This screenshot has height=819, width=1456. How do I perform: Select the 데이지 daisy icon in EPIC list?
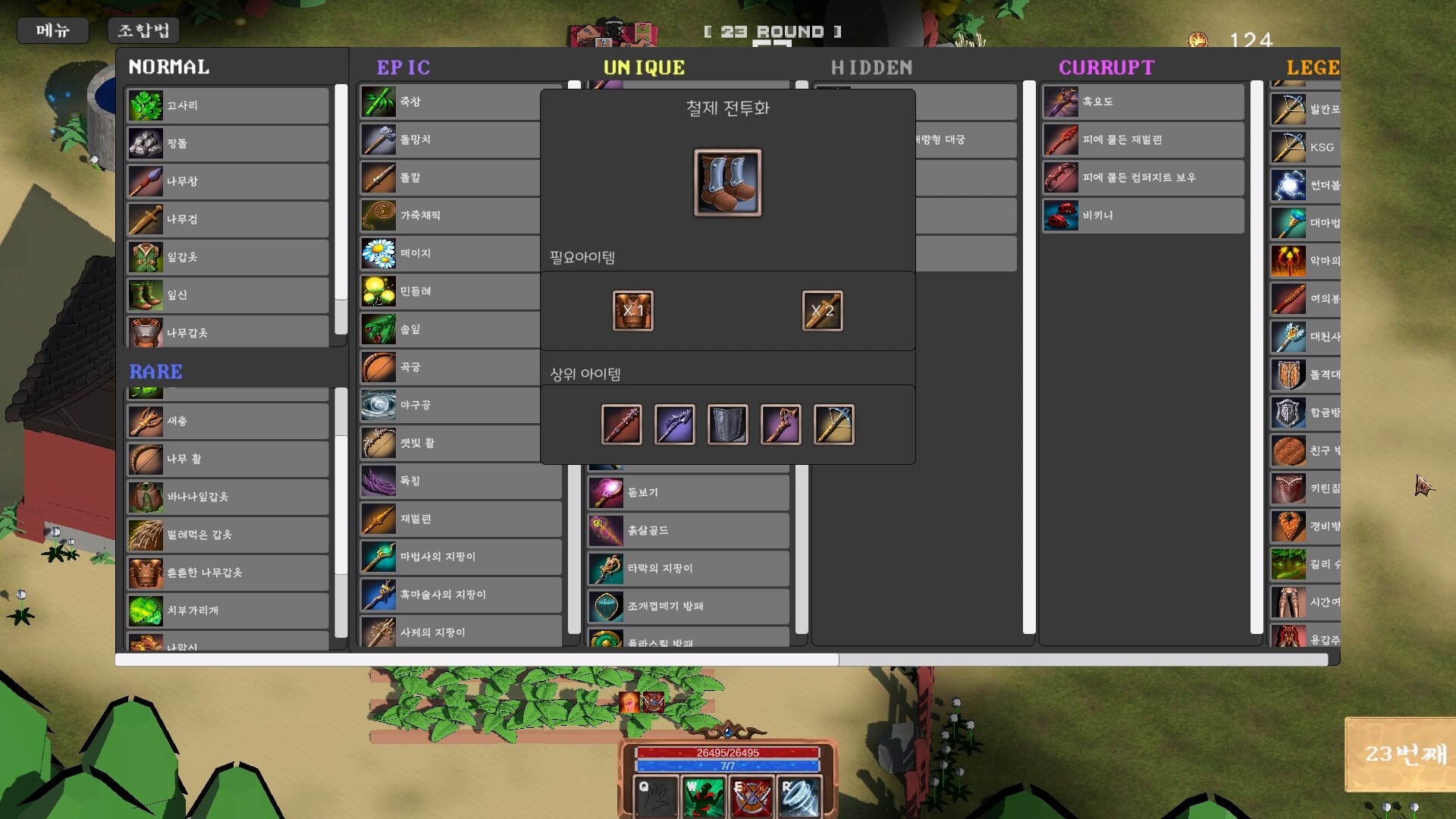click(x=378, y=253)
